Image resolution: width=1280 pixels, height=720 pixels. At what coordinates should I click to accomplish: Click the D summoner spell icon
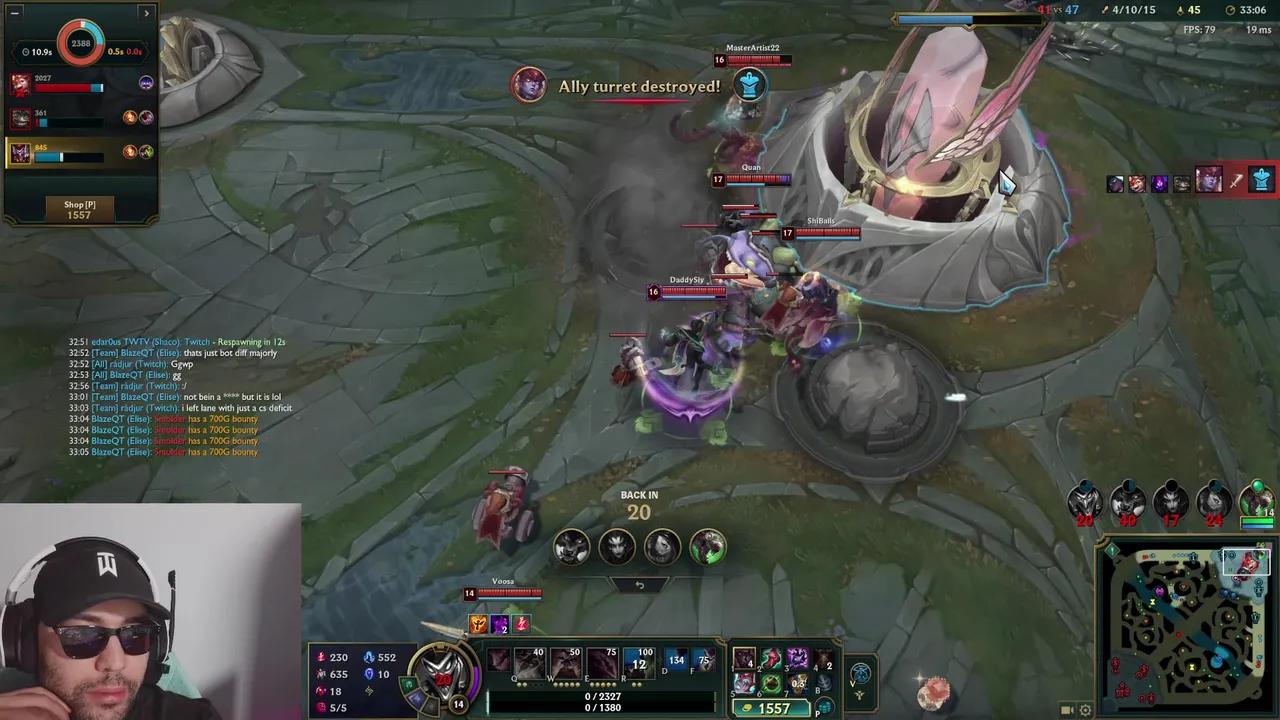point(676,660)
